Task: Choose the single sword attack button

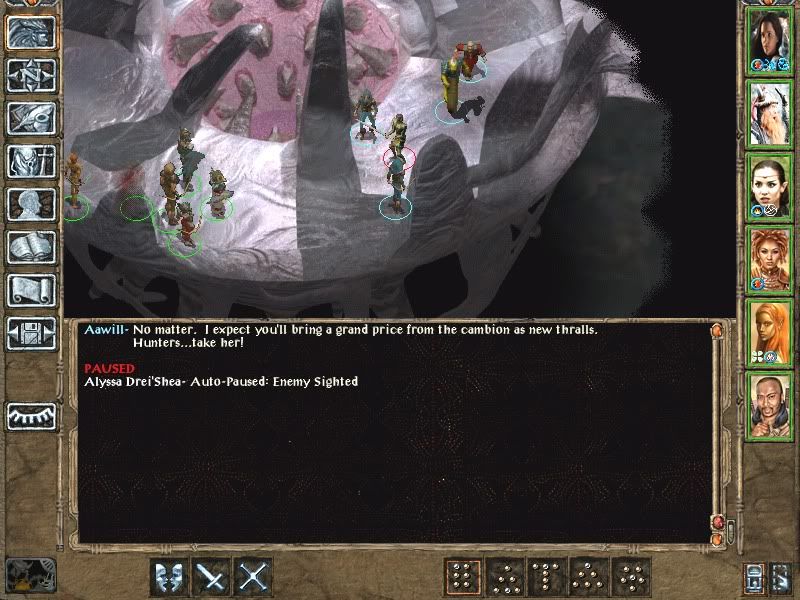Action: (211, 577)
